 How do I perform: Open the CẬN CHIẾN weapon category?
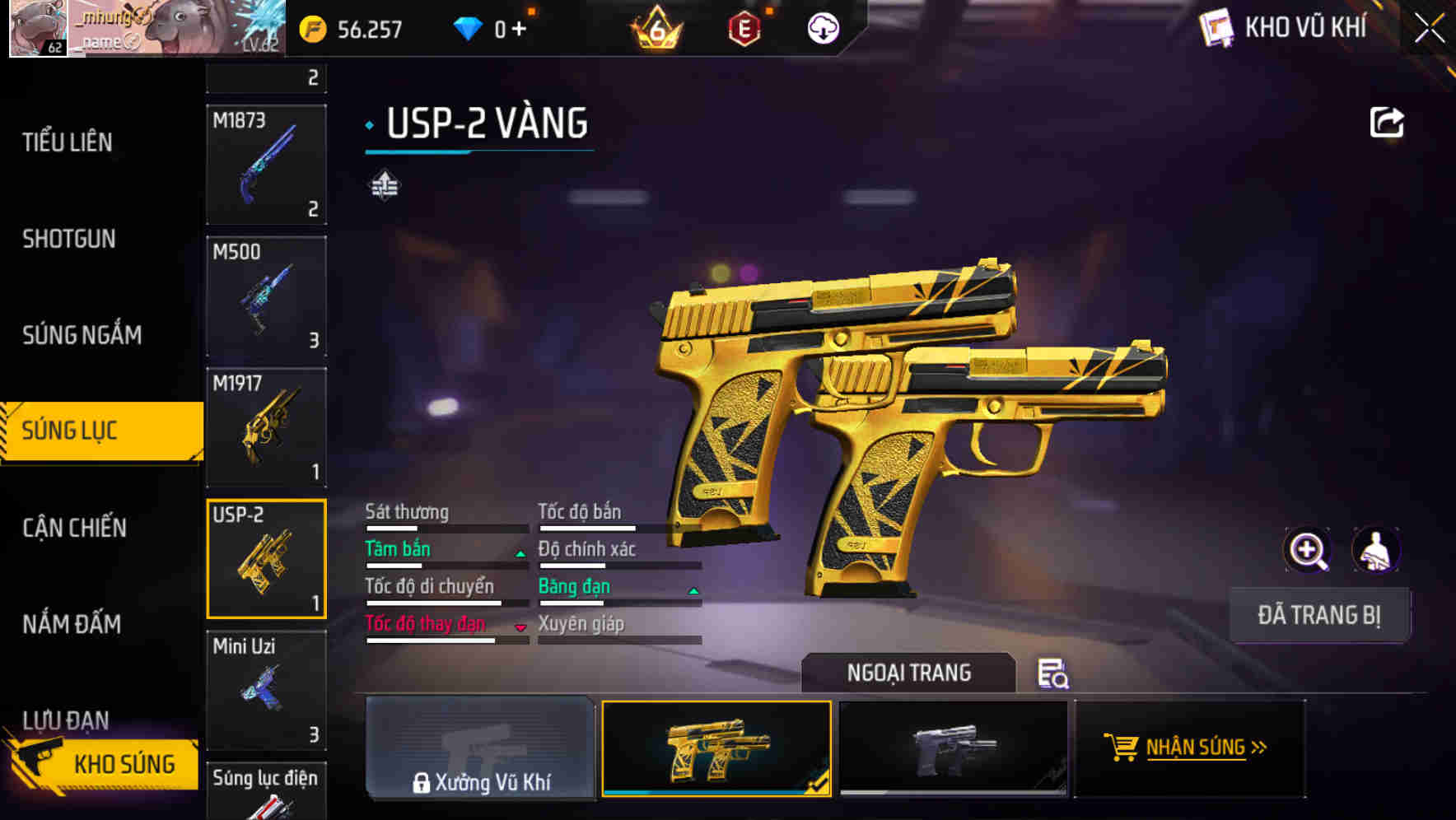(x=72, y=527)
